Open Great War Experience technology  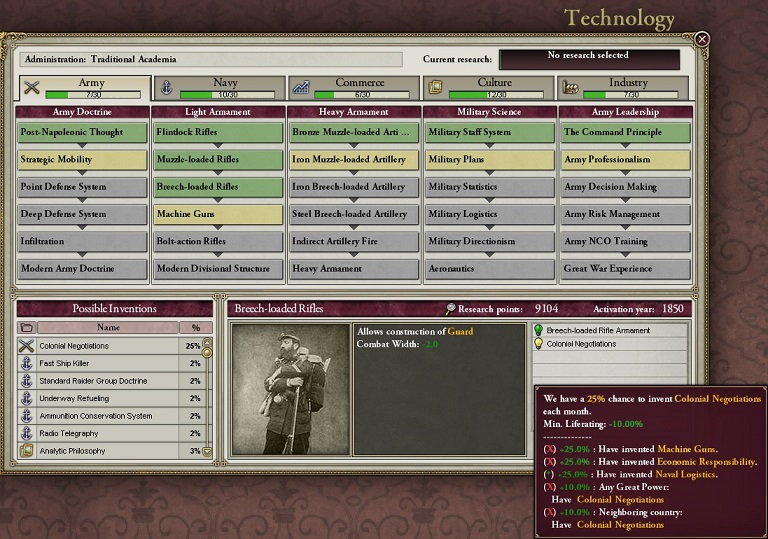coord(626,269)
